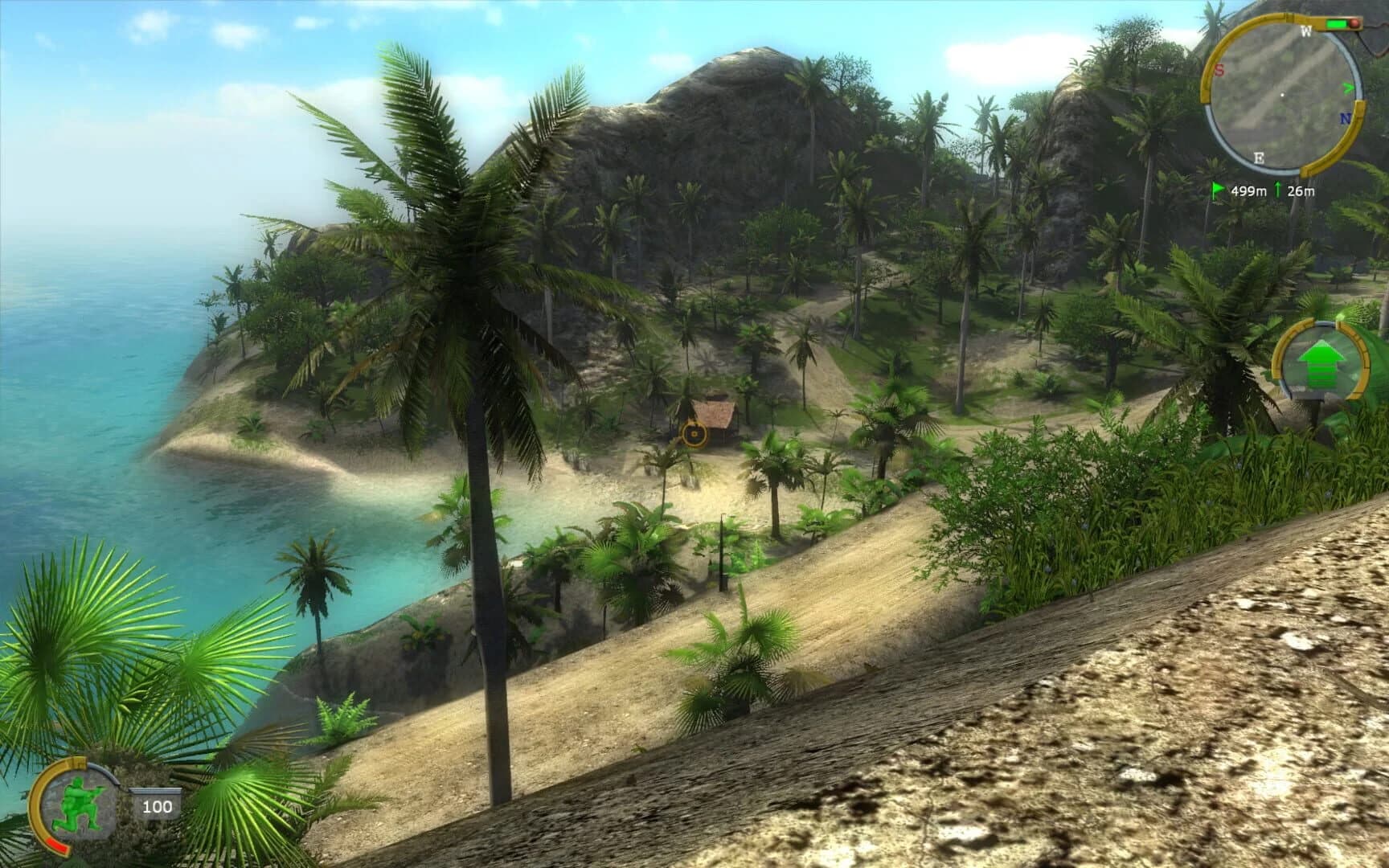
Task: Click the green altitude arrow beside 26m
Action: [1278, 188]
